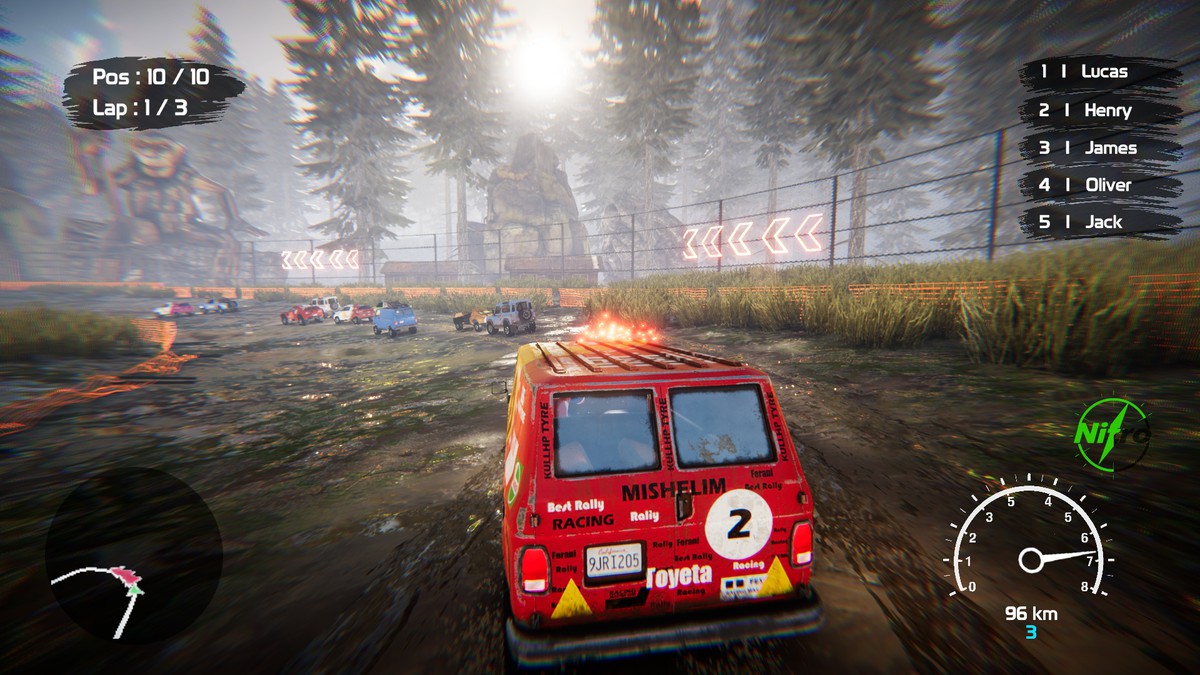Image resolution: width=1200 pixels, height=675 pixels.
Task: Choose James in the racer list
Action: pos(1098,148)
